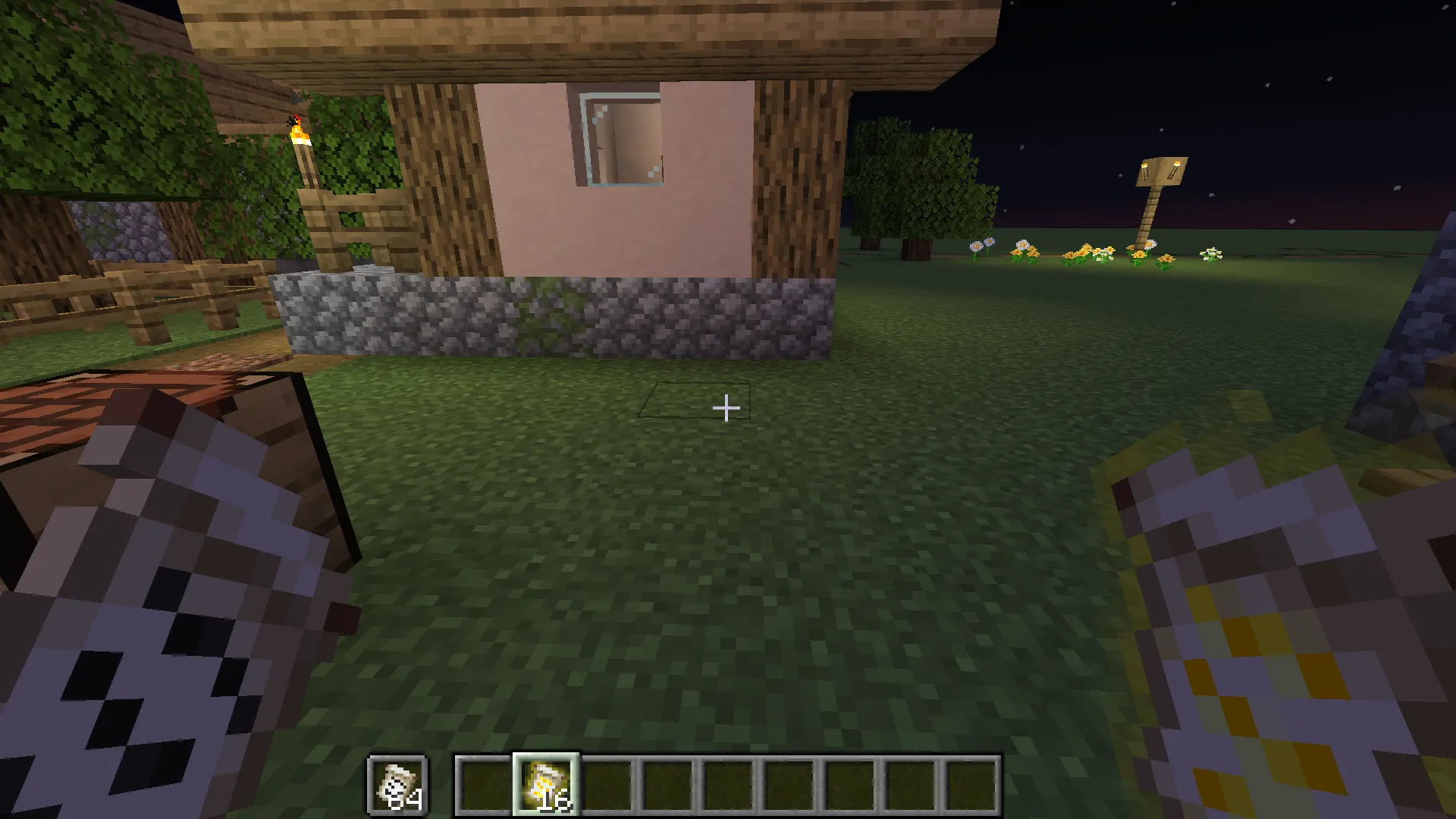Click the crosshair in the screen center
Image resolution: width=1456 pixels, height=819 pixels.
tap(726, 408)
